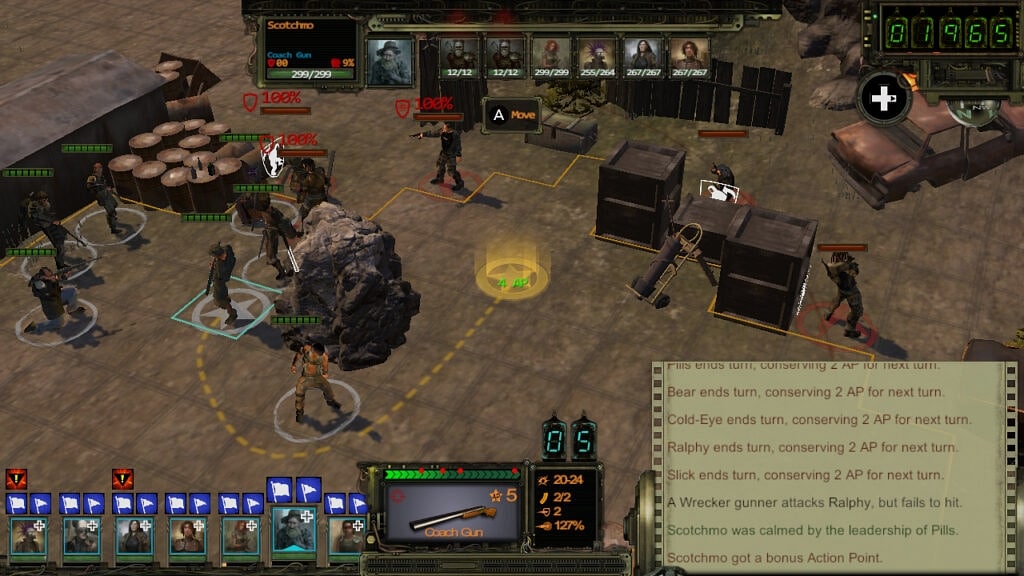Screen dimensions: 1024x576
Task: Click the combat log message panel
Action: (820, 462)
